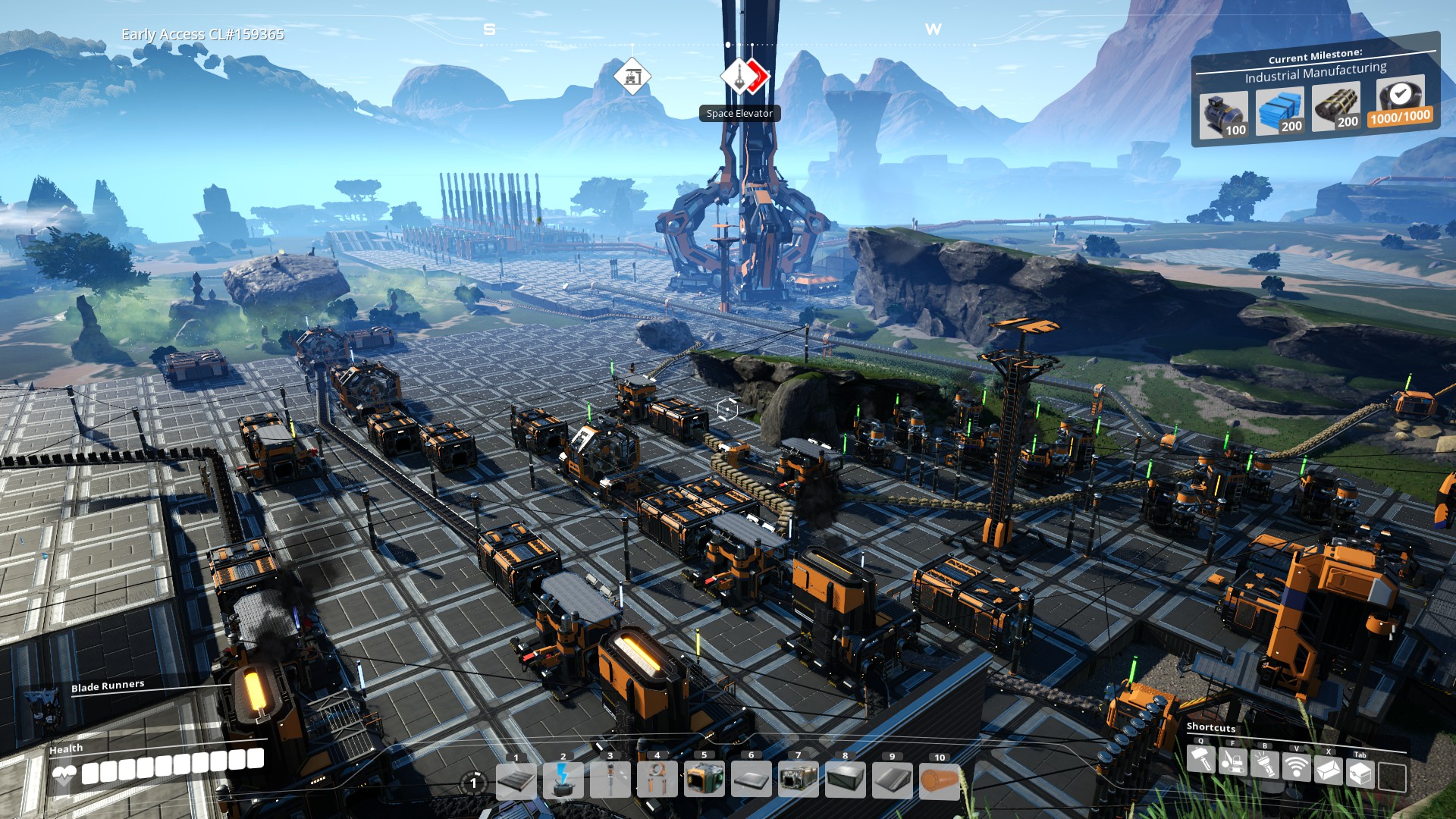
Task: Choose the ramp piece in hotbar slot 9
Action: click(x=893, y=780)
